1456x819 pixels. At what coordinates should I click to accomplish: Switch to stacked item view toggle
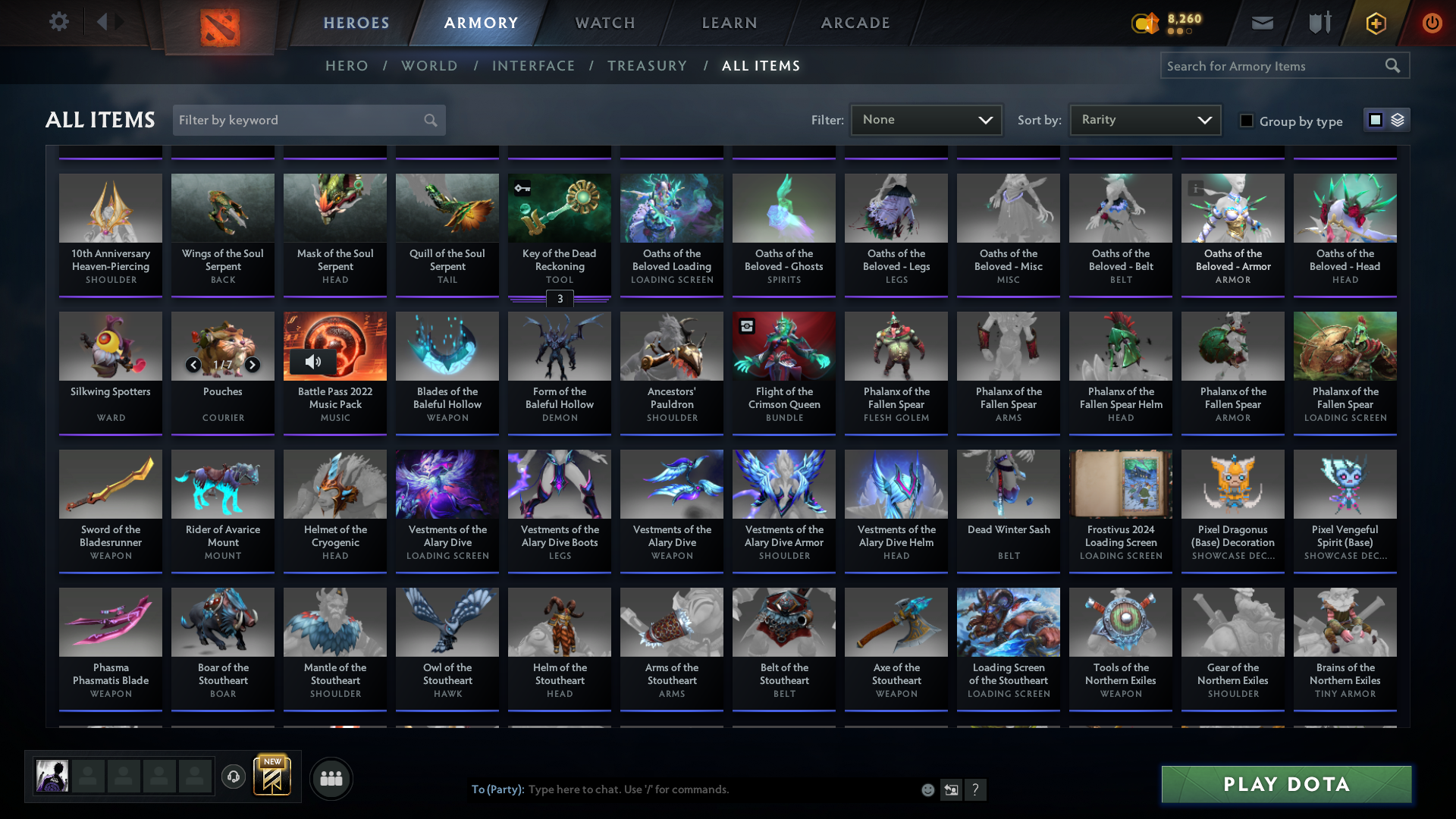pyautogui.click(x=1398, y=119)
